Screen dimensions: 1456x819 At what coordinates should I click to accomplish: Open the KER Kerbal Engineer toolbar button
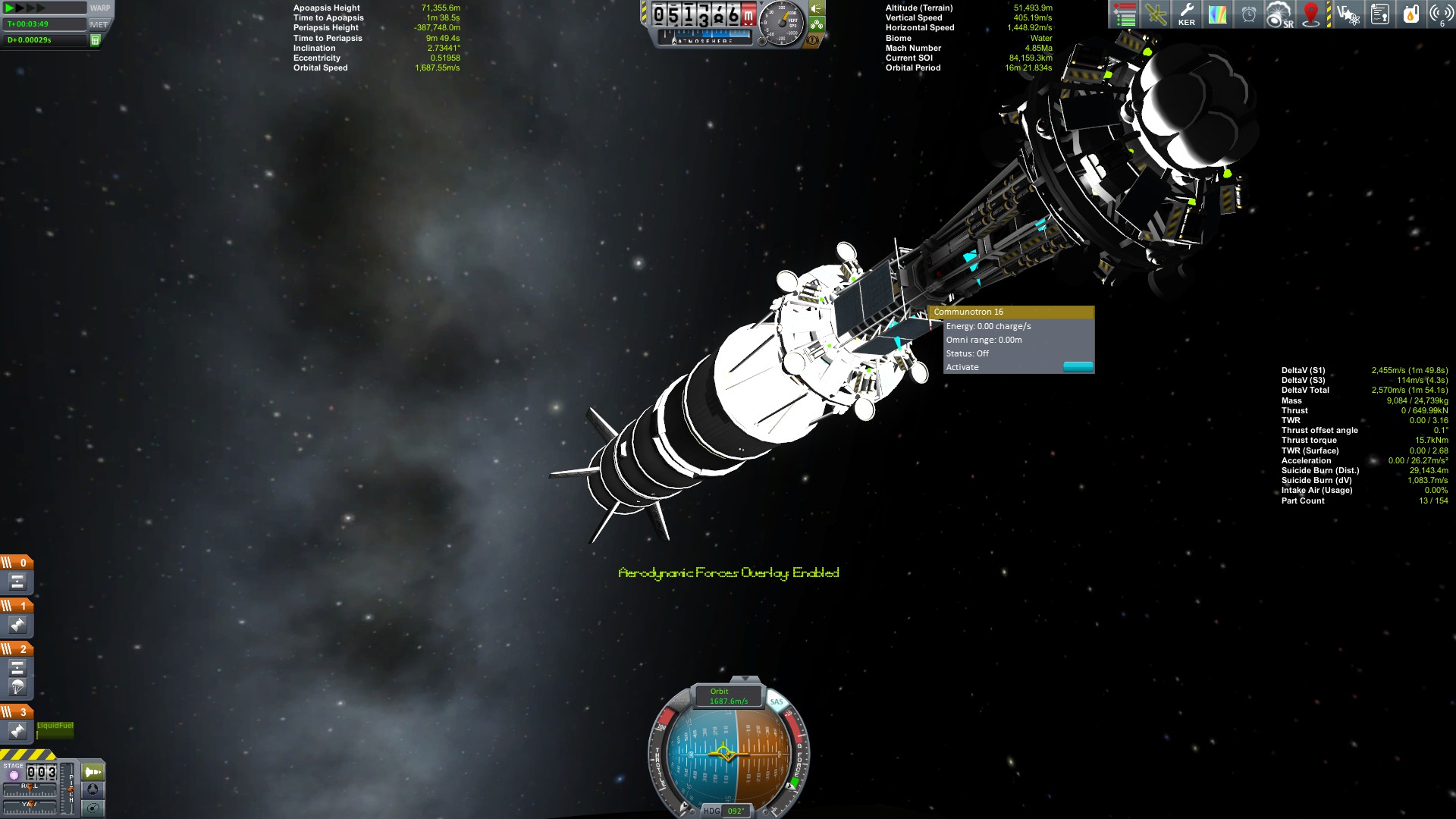(x=1187, y=14)
